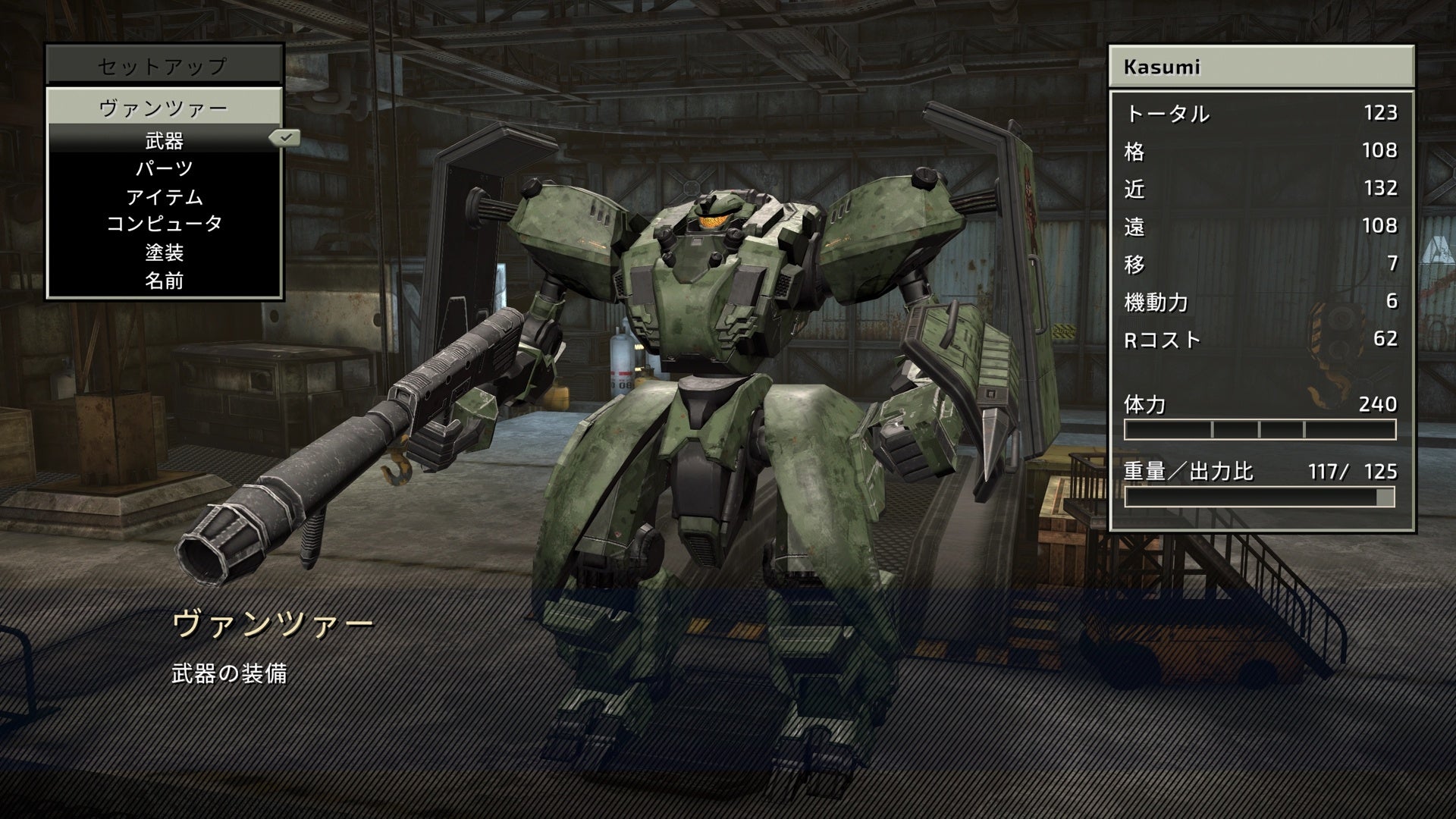Screen dimensions: 1456x819
Task: Choose the アイテム (Items) option
Action: pyautogui.click(x=165, y=197)
